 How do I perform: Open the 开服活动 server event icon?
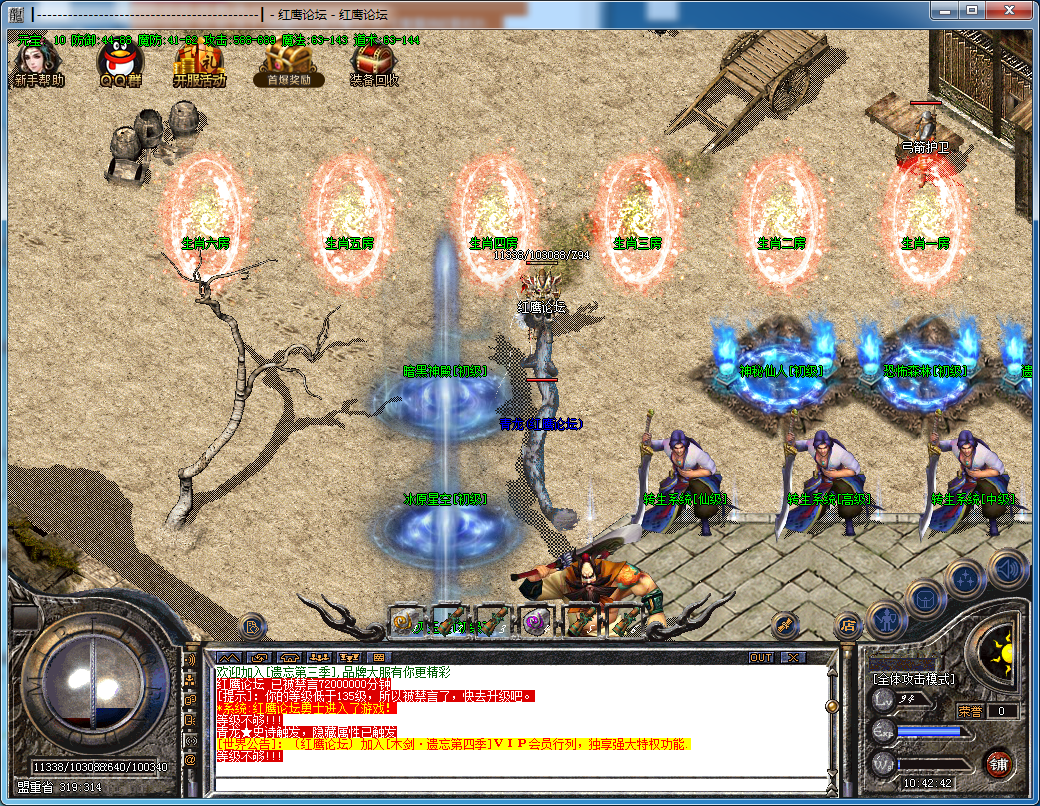pyautogui.click(x=199, y=65)
